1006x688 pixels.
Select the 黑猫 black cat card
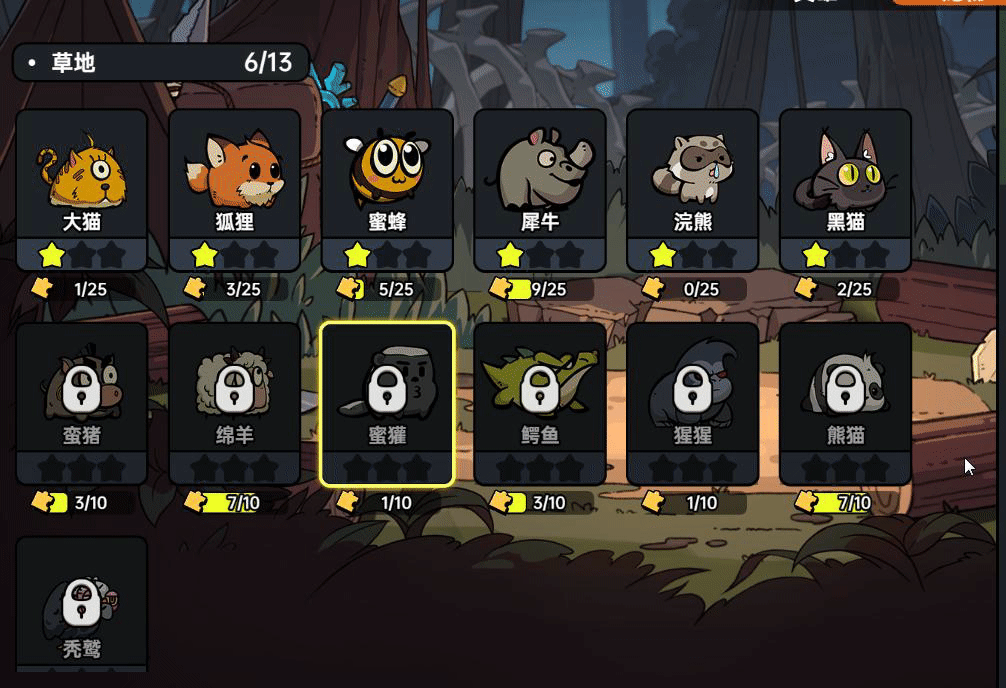(845, 189)
